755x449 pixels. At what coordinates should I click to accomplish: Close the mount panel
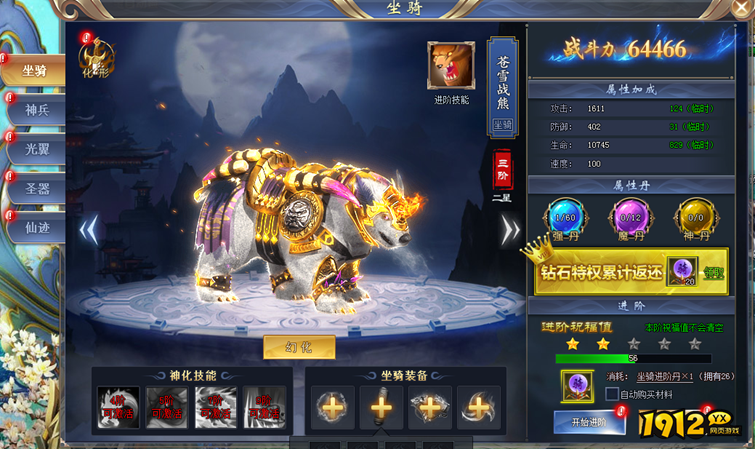click(x=741, y=9)
